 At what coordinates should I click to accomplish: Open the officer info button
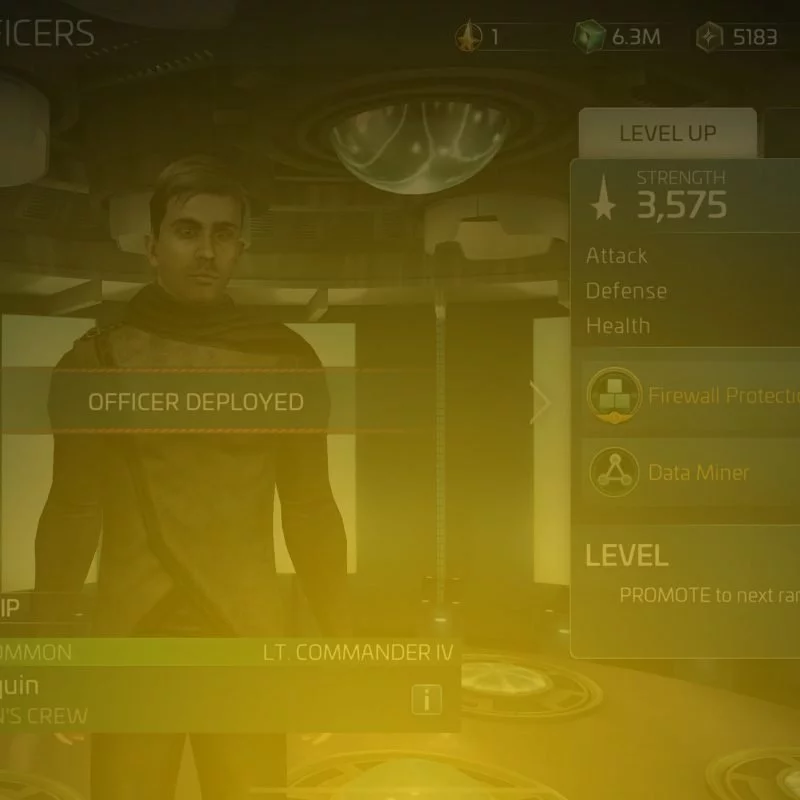coord(427,700)
